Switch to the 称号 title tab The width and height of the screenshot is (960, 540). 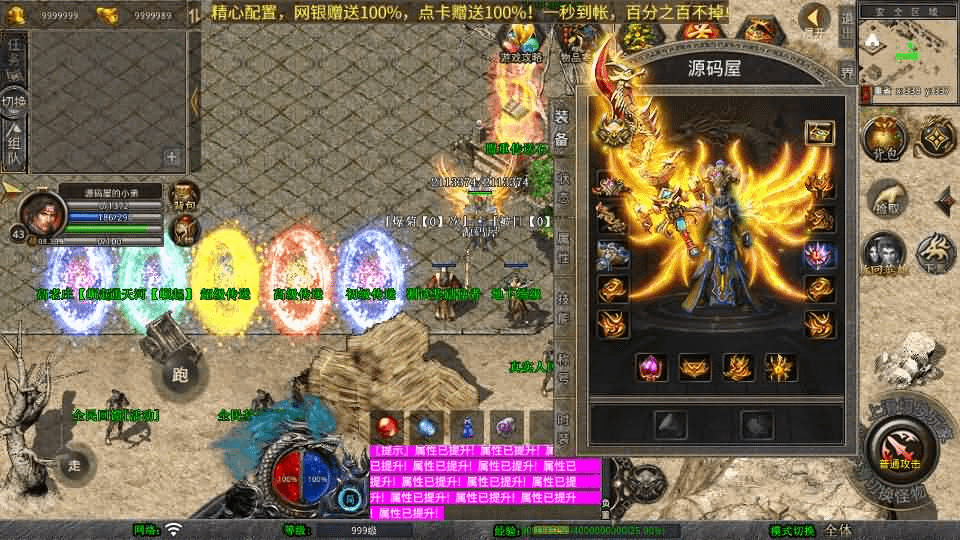pos(562,365)
